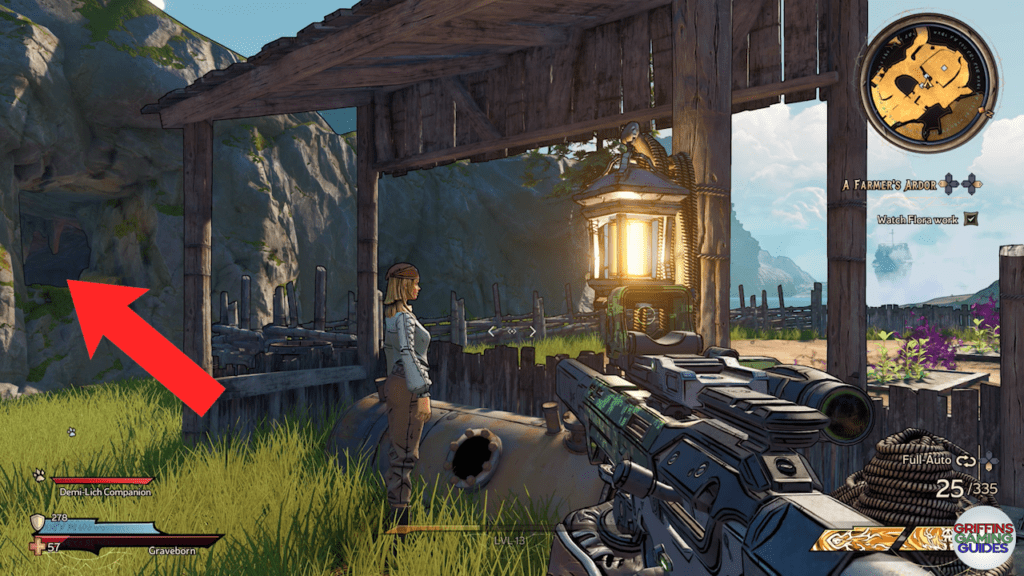The height and width of the screenshot is (576, 1024).
Task: Toggle the Full-Auto fire mode icon
Action: (x=965, y=460)
